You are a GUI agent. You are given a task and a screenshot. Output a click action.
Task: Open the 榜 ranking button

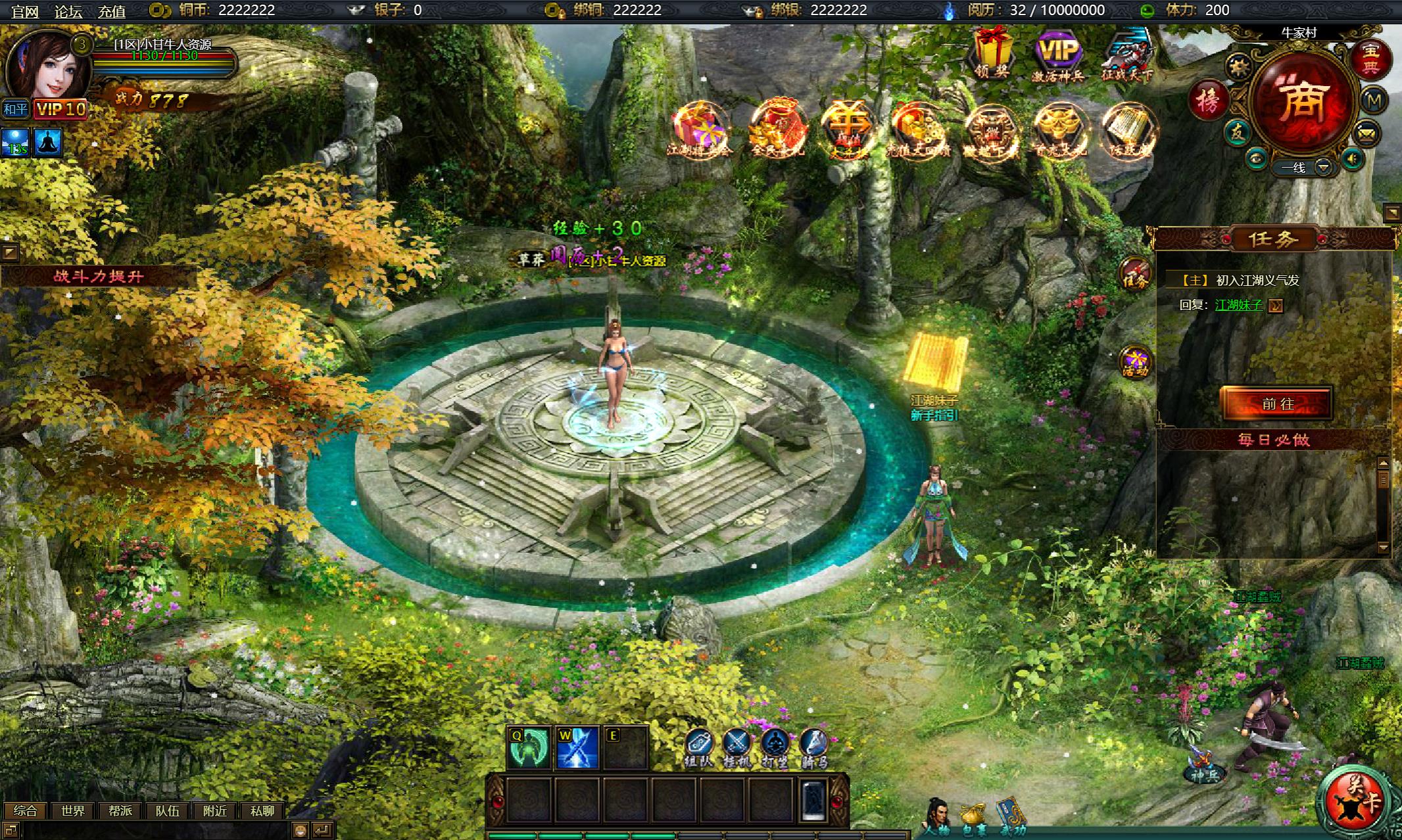tap(1209, 101)
